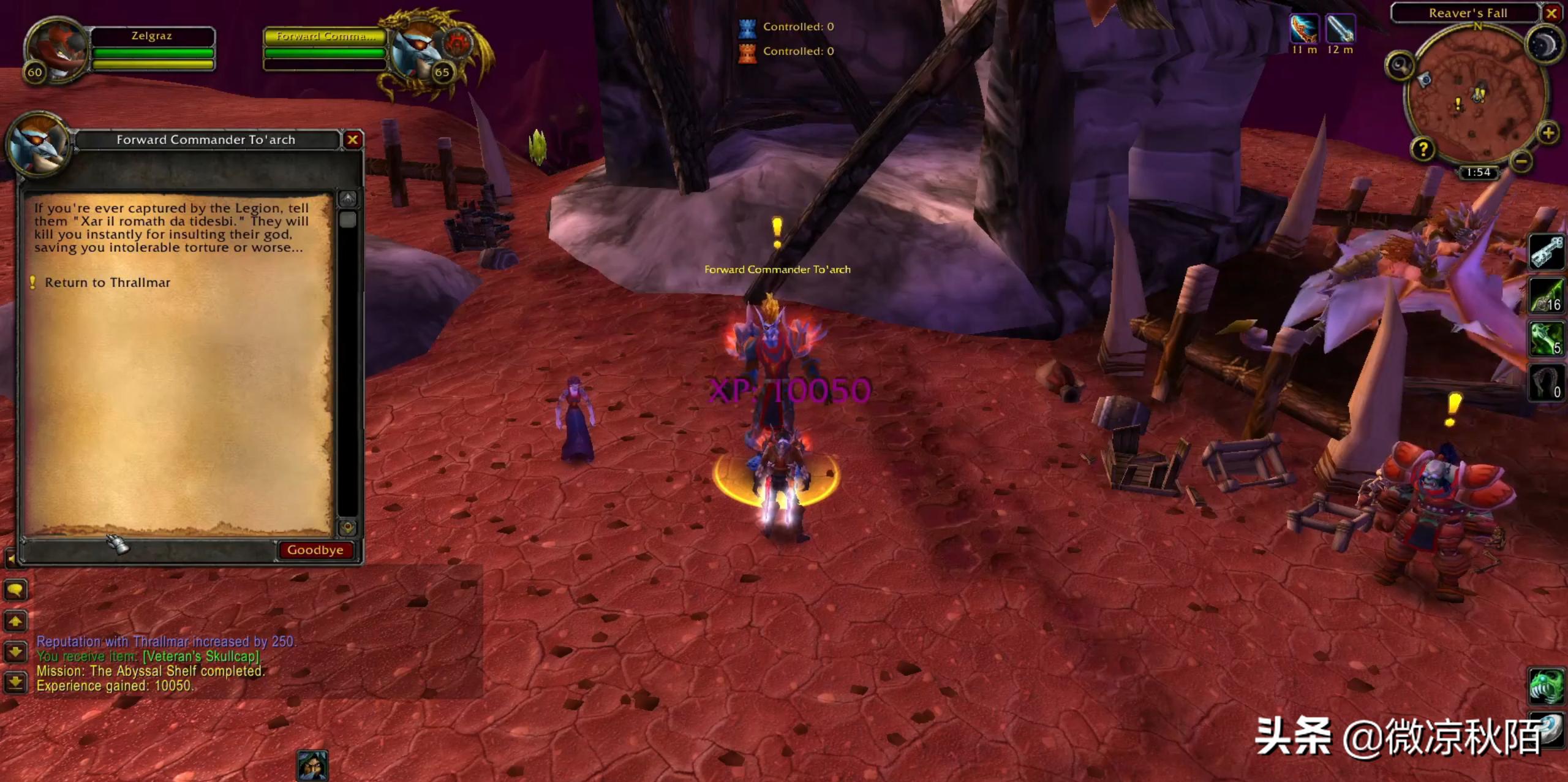This screenshot has height=782, width=1568.
Task: Open the chat menu speech bubble button
Action: point(15,590)
